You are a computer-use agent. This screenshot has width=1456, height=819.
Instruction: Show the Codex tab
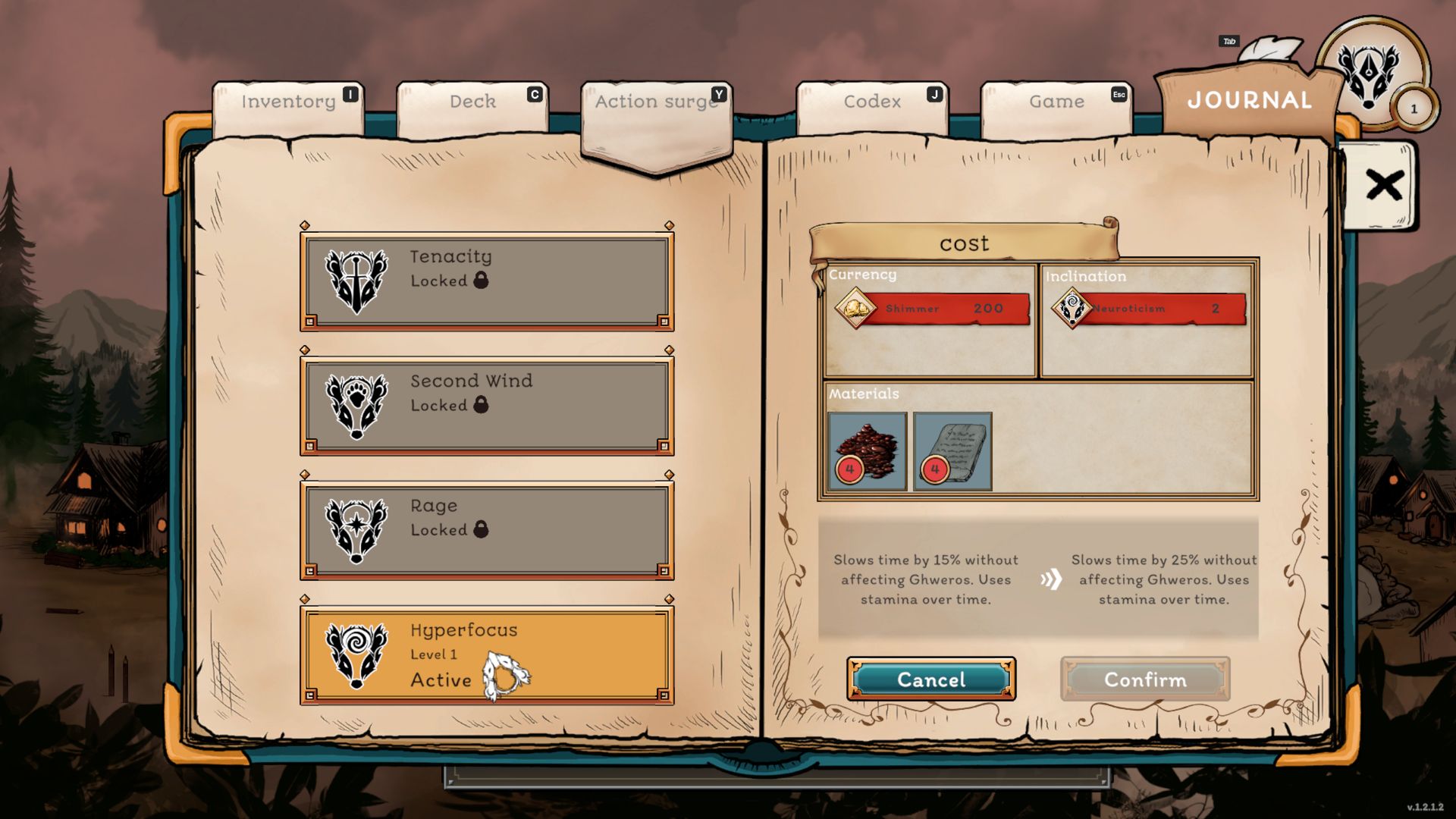click(x=872, y=102)
